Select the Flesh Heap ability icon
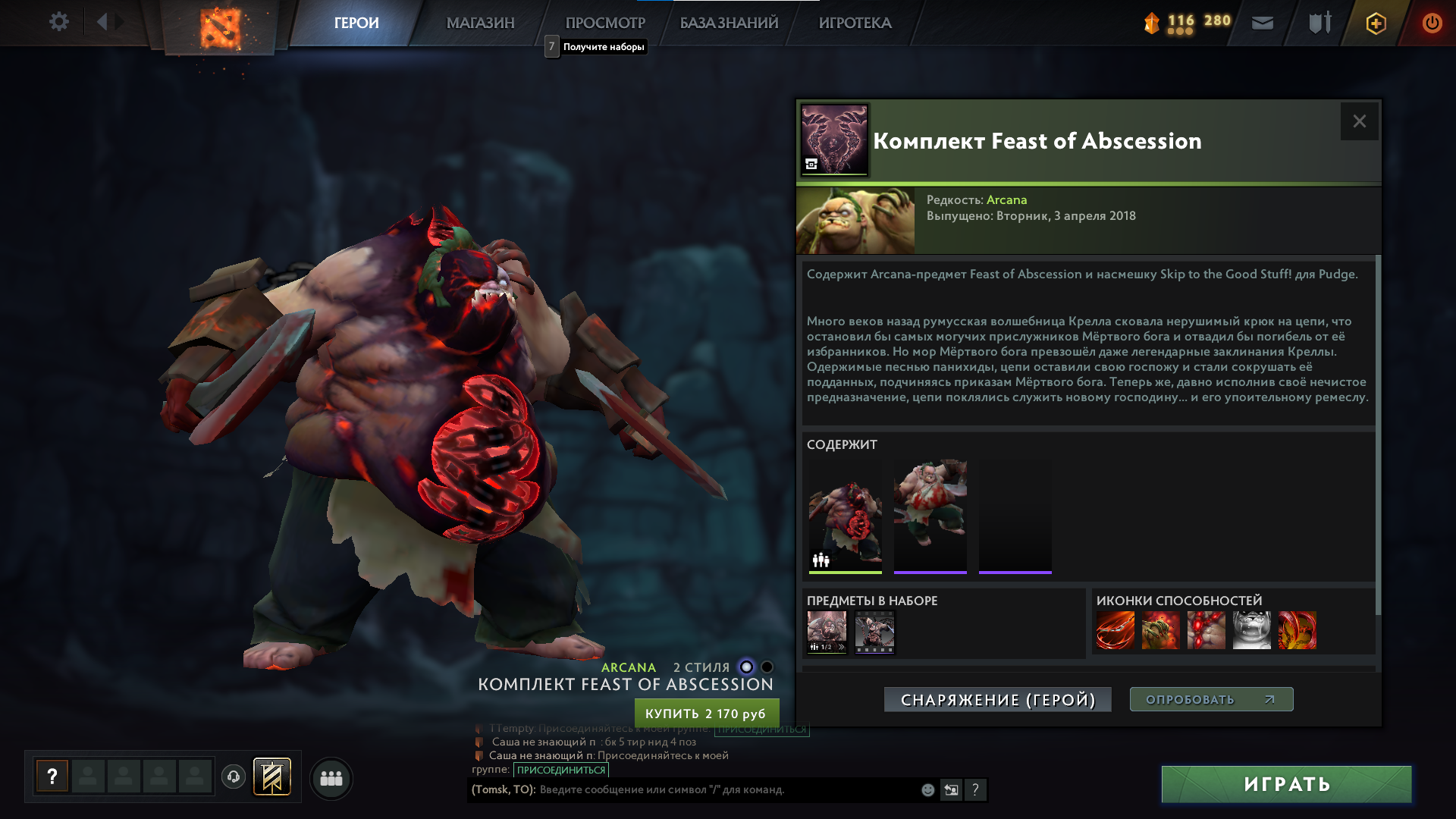The image size is (1456, 819). click(1207, 630)
